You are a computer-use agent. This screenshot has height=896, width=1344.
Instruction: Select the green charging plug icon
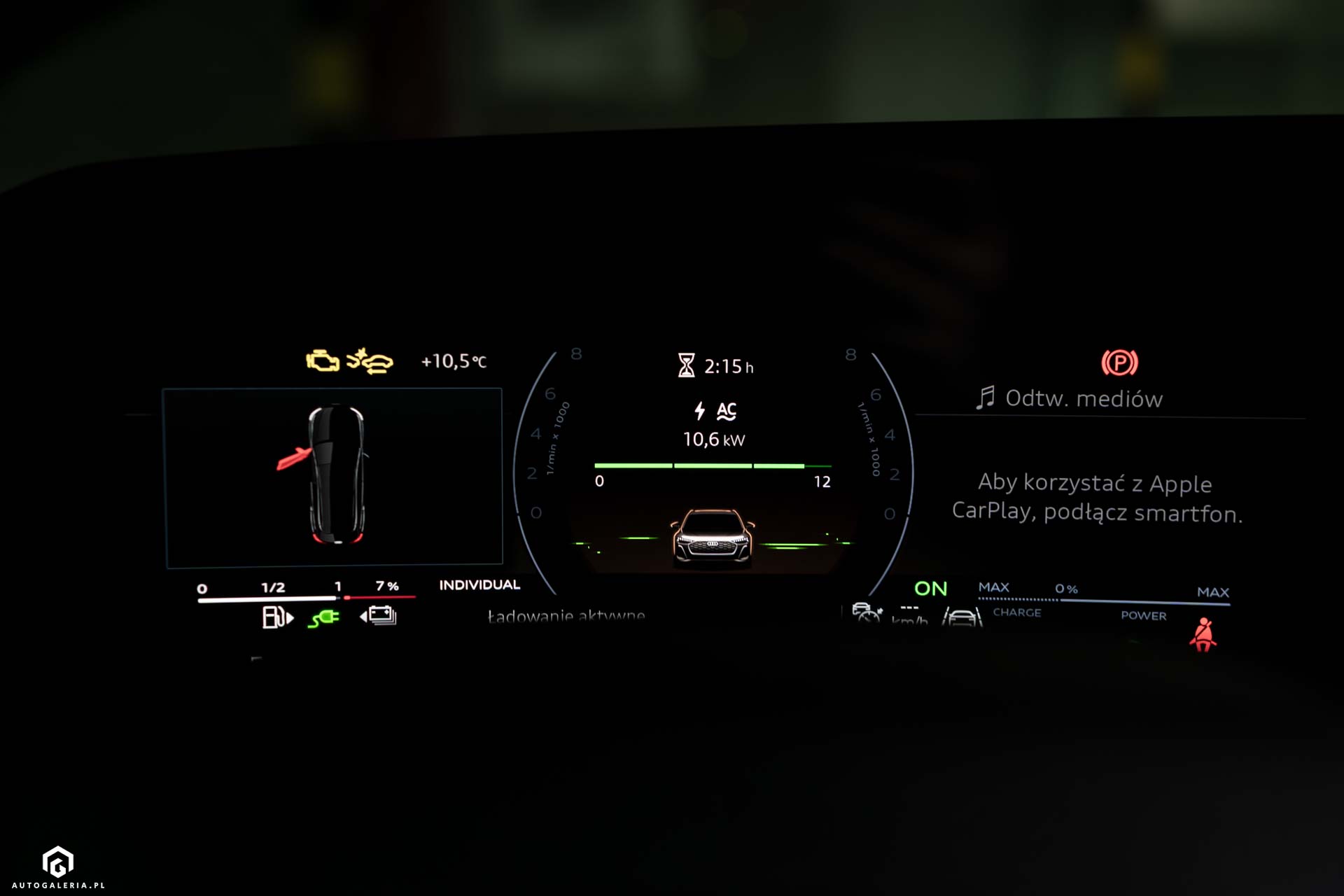[x=323, y=618]
